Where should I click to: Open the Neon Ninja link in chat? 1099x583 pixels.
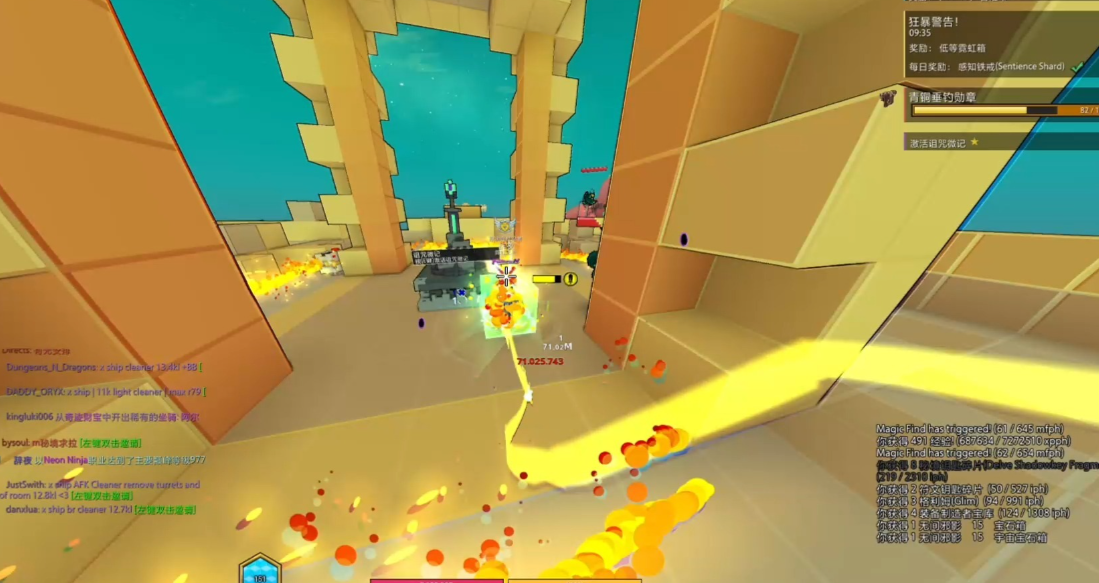[x=66, y=461]
